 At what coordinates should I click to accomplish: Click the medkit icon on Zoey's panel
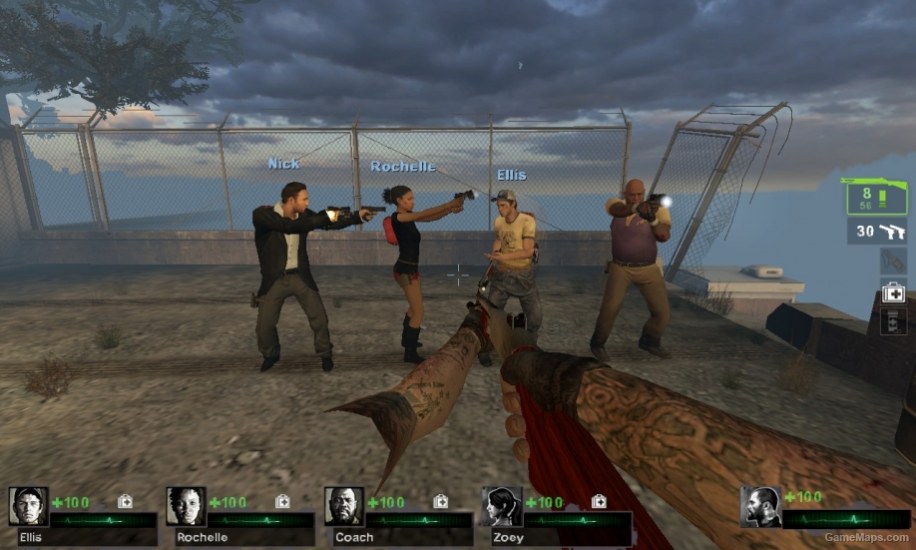coord(599,501)
